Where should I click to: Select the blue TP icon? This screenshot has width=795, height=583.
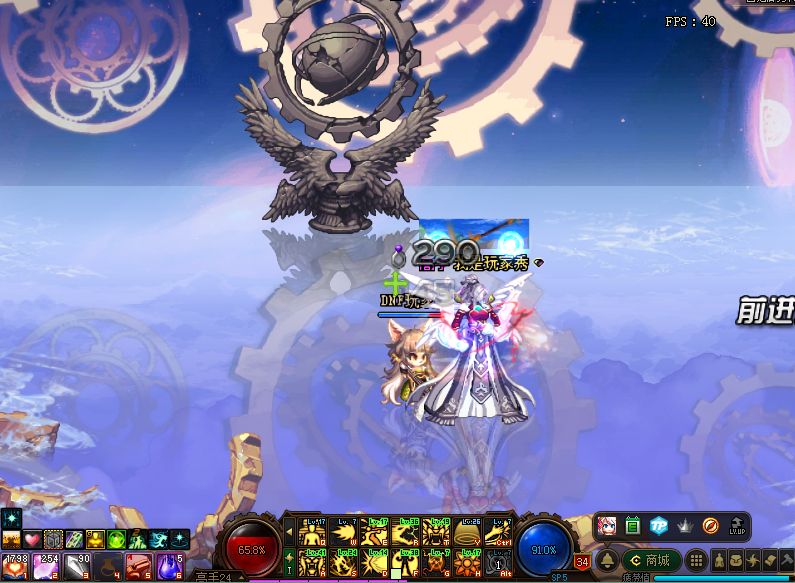click(659, 526)
